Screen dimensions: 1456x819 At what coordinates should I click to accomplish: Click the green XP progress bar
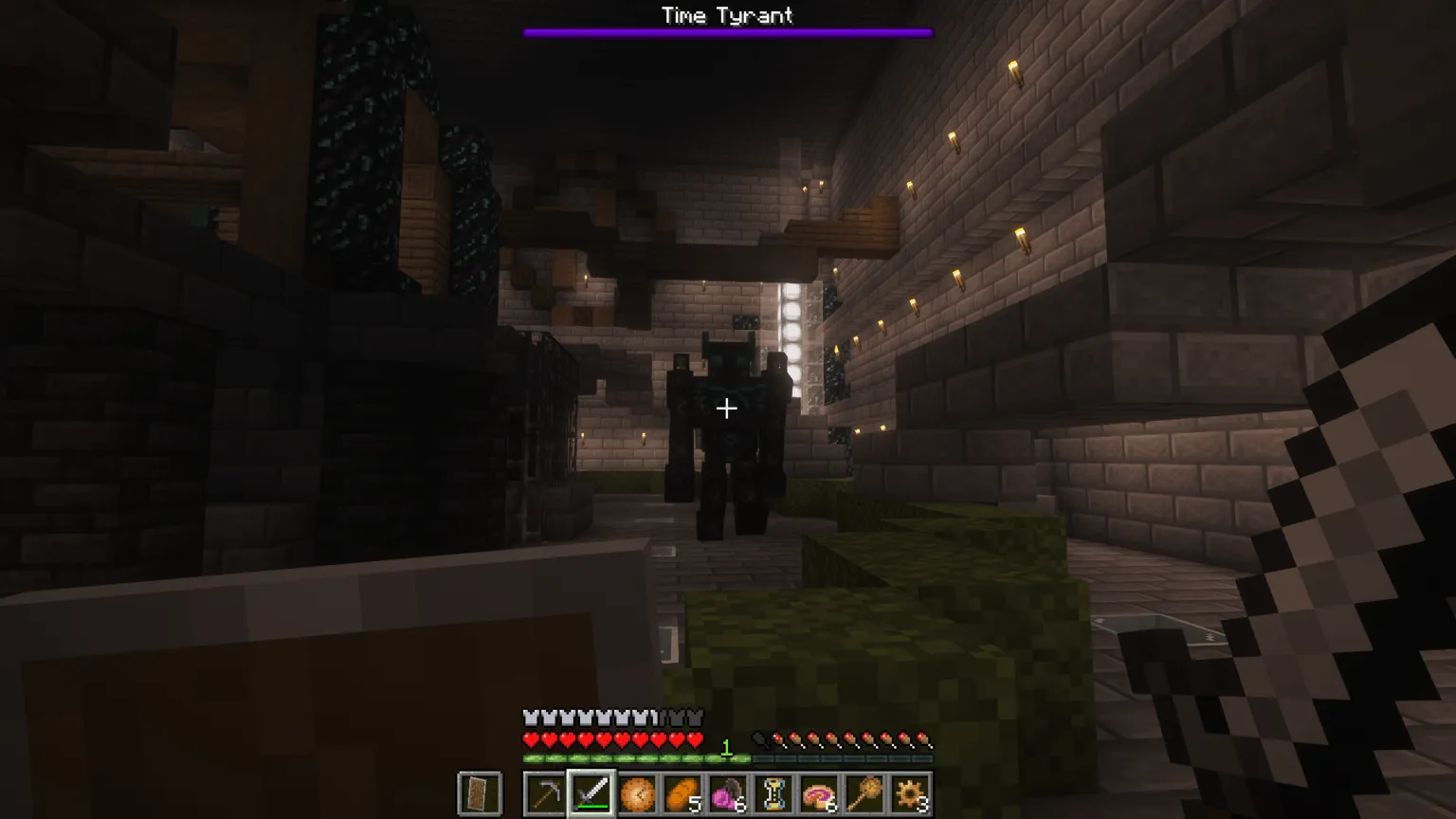(x=635, y=756)
